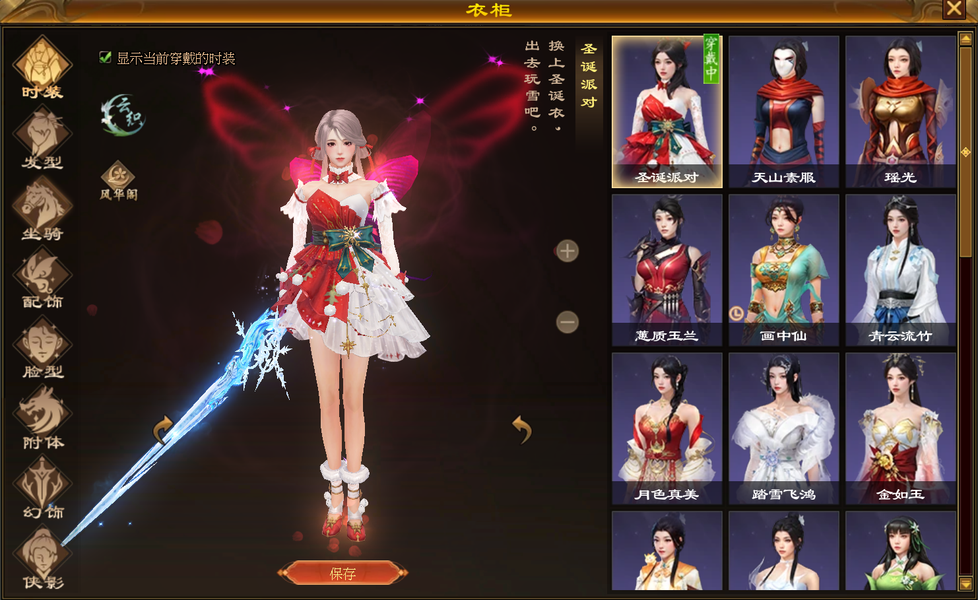Choose the 青云流竹 costume
The height and width of the screenshot is (600, 978).
[x=900, y=269]
